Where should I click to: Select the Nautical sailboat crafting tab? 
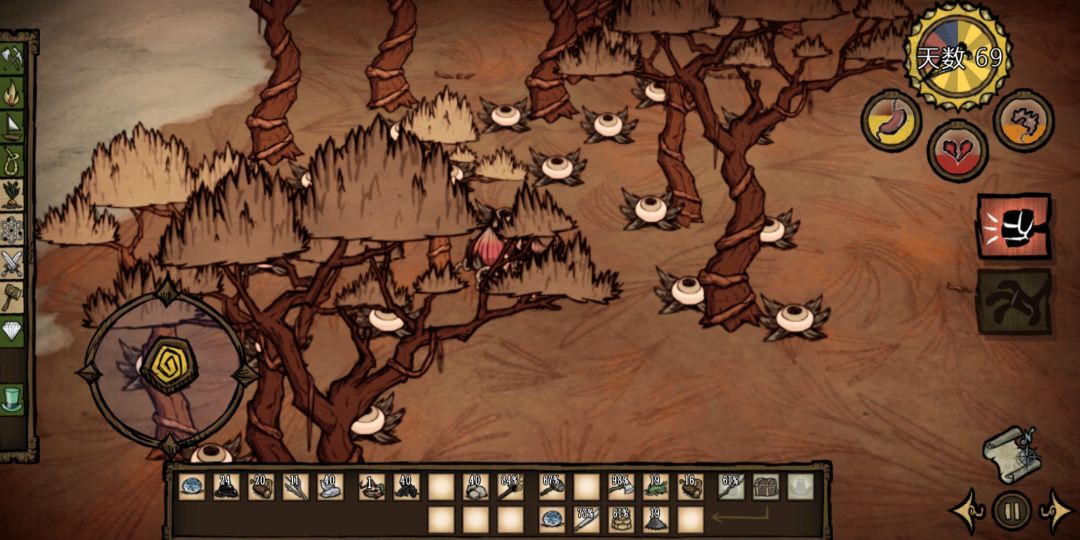coord(13,127)
